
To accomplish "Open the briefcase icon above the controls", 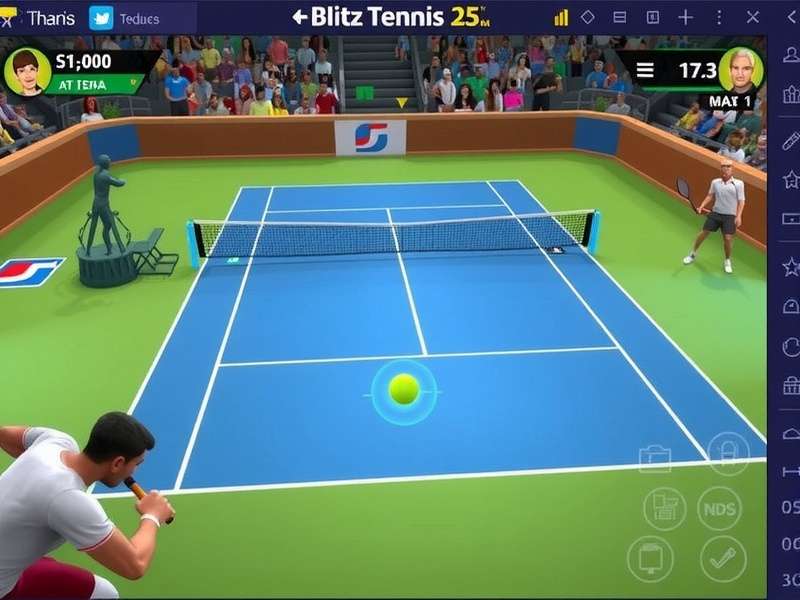I will pos(656,459).
